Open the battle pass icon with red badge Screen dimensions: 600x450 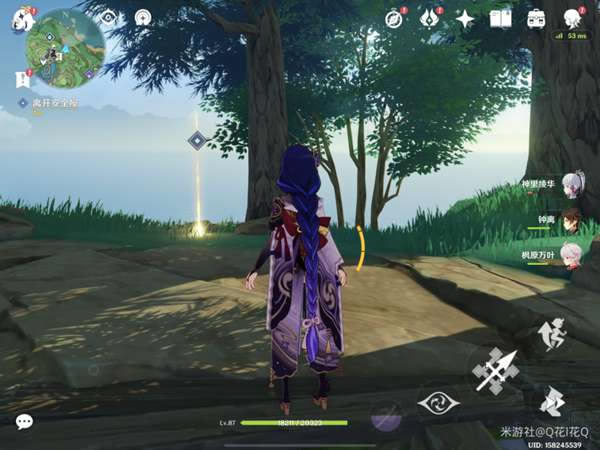[x=429, y=18]
